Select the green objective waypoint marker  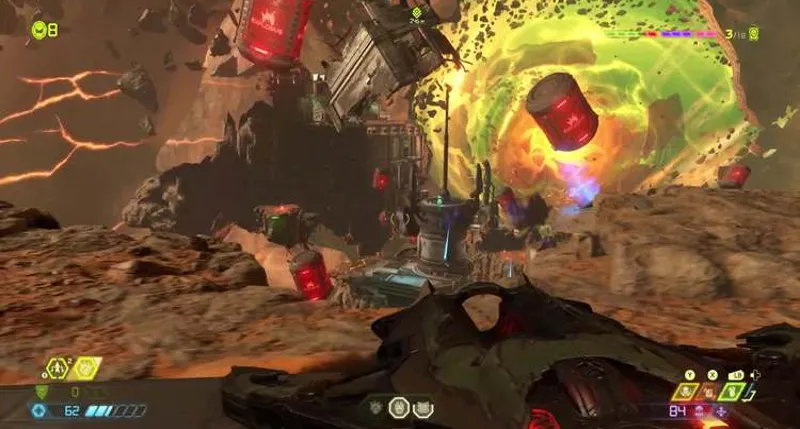tap(415, 12)
